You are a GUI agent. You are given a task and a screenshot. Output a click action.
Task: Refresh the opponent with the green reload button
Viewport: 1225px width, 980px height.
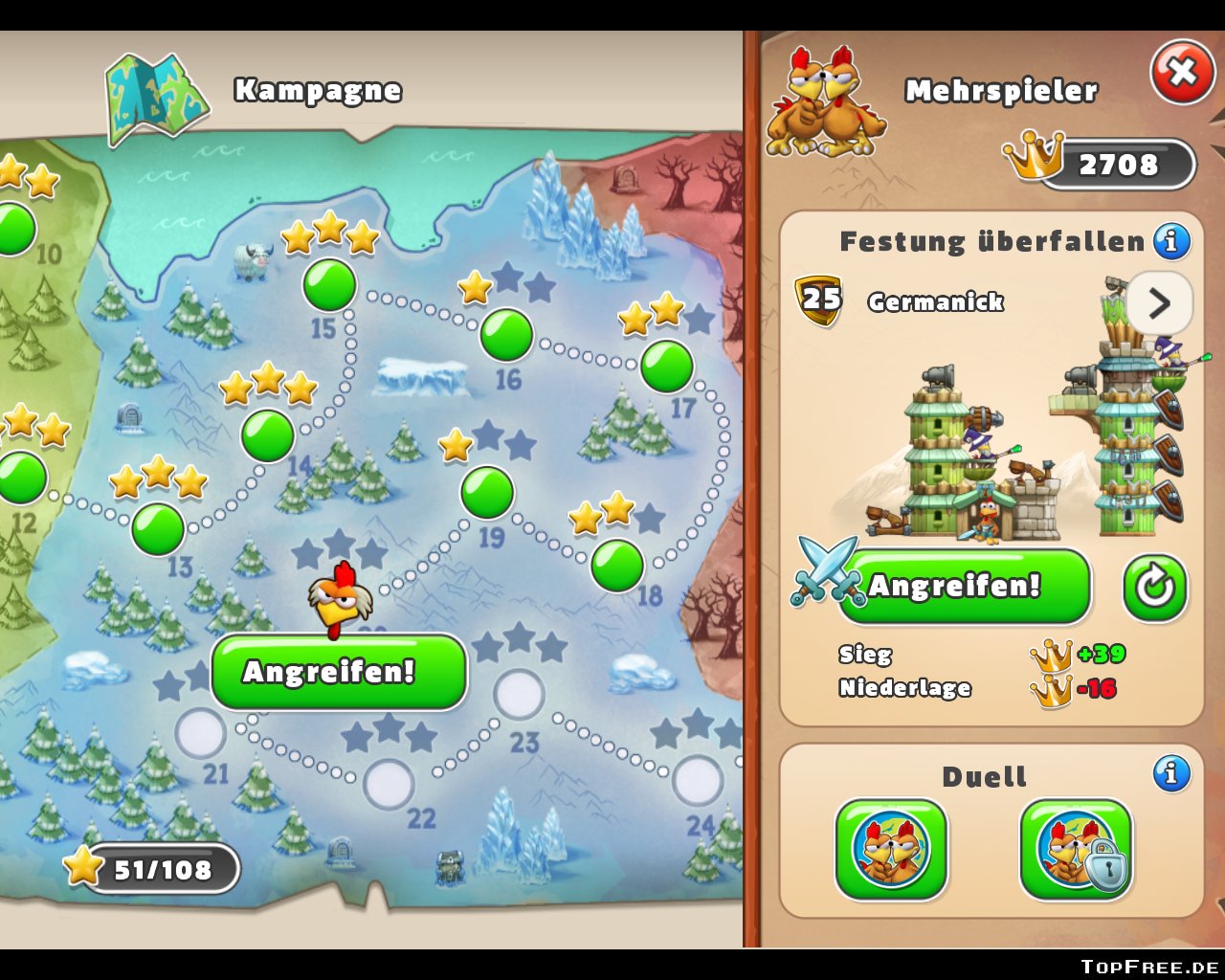[1155, 586]
